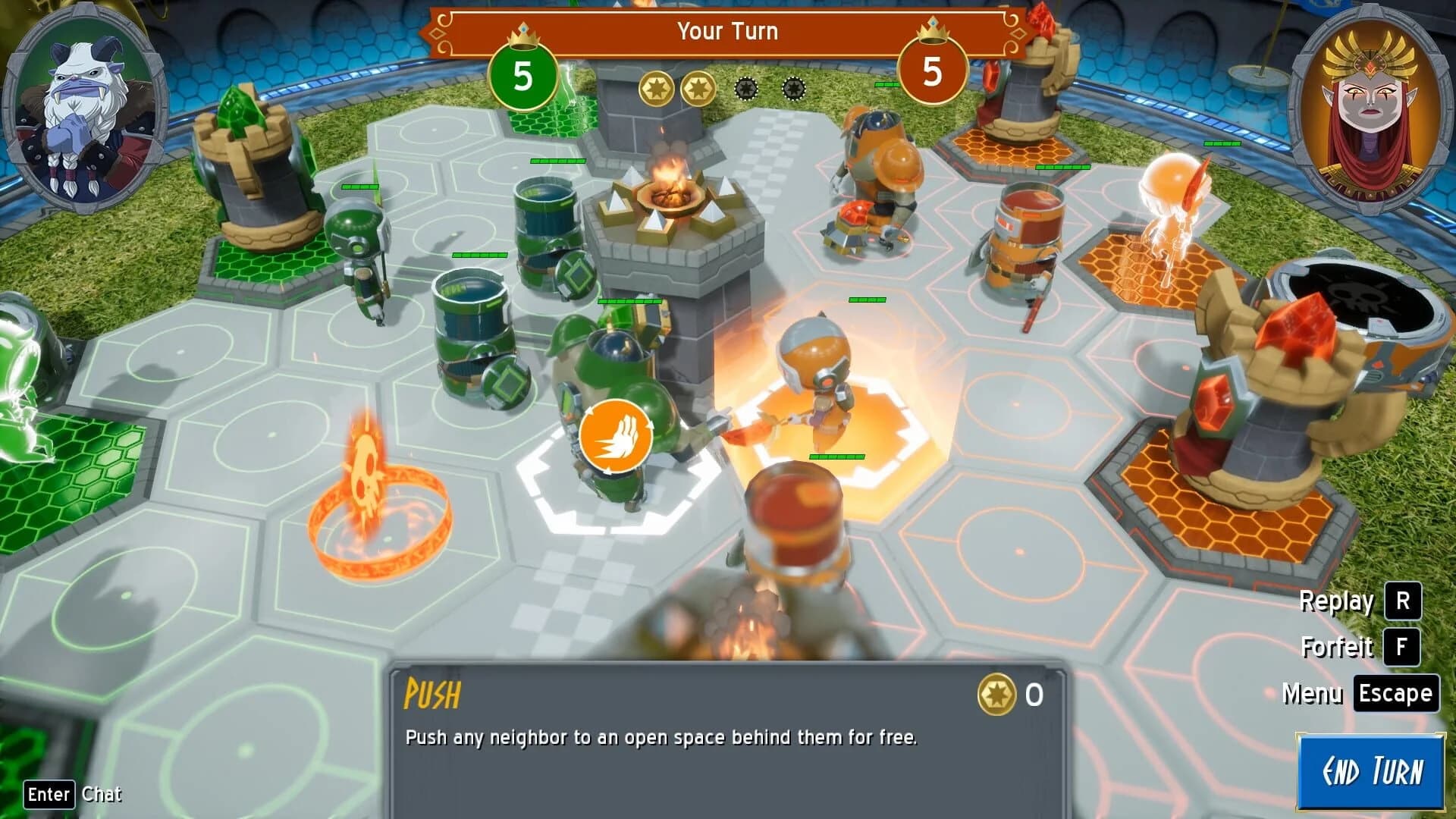Click Replay to review the match

point(1338,601)
